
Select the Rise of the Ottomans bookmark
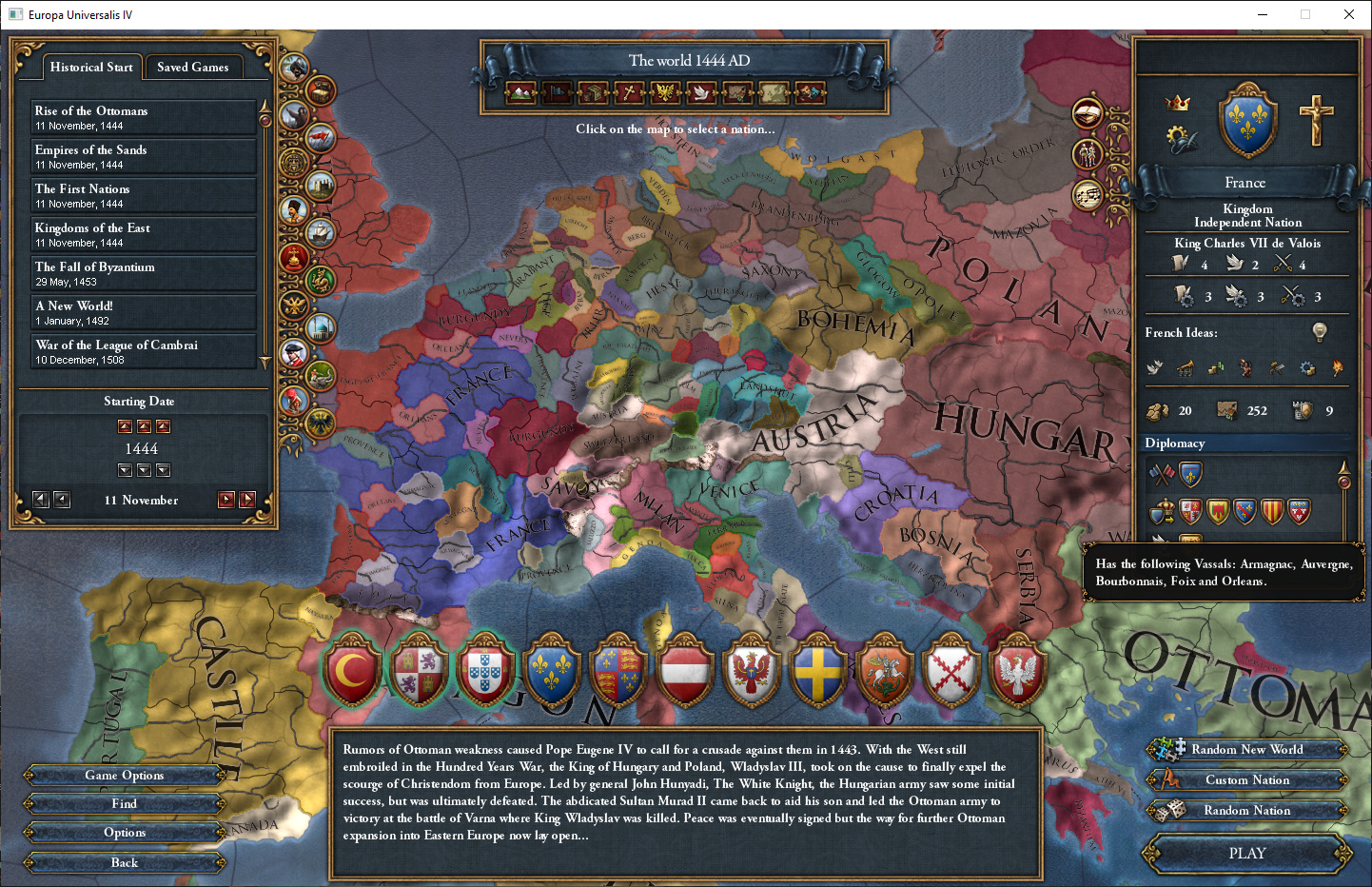[143, 117]
